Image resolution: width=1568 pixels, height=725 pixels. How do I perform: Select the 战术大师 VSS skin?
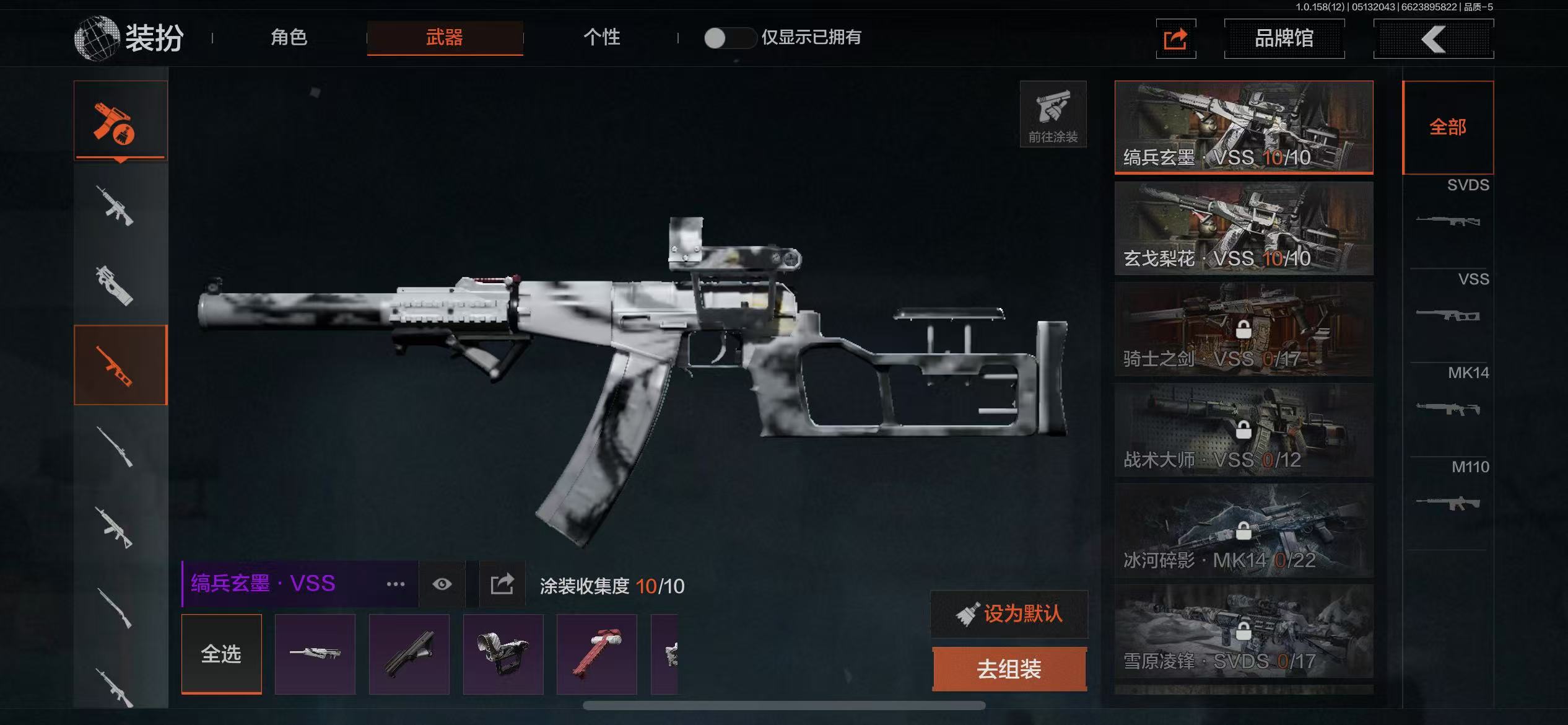tap(1244, 430)
